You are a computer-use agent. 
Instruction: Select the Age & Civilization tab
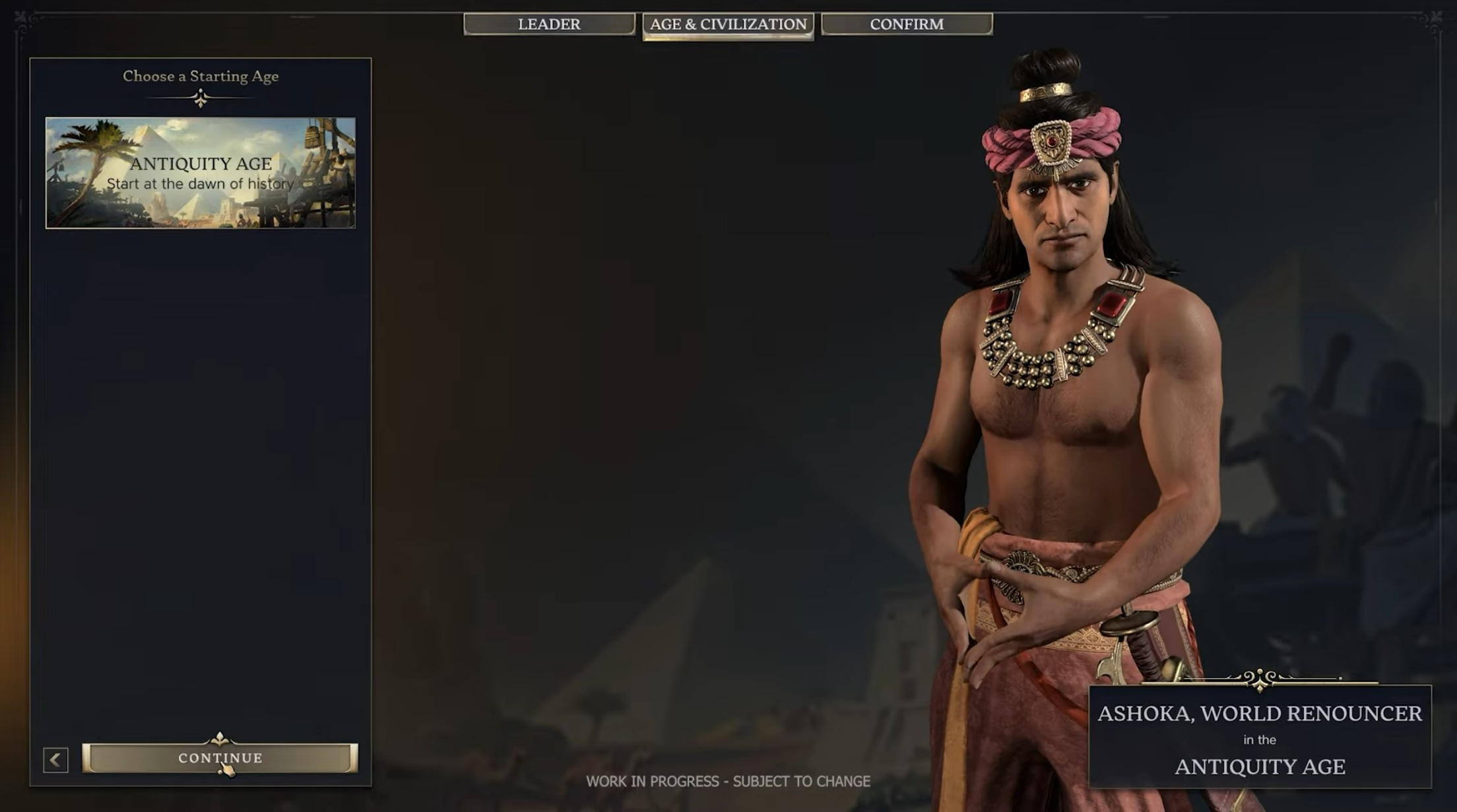[728, 25]
